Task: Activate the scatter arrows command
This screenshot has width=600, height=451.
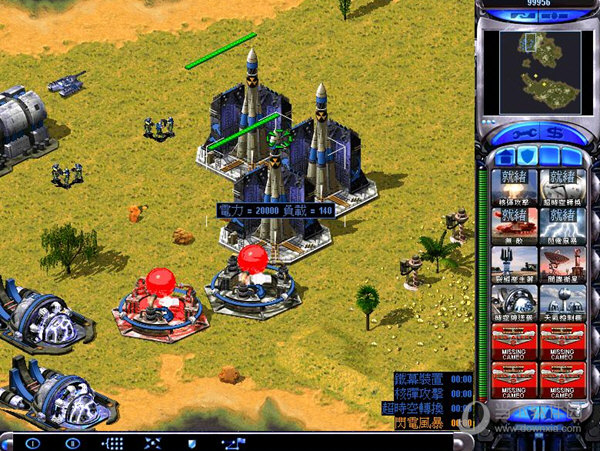Action: pyautogui.click(x=152, y=442)
